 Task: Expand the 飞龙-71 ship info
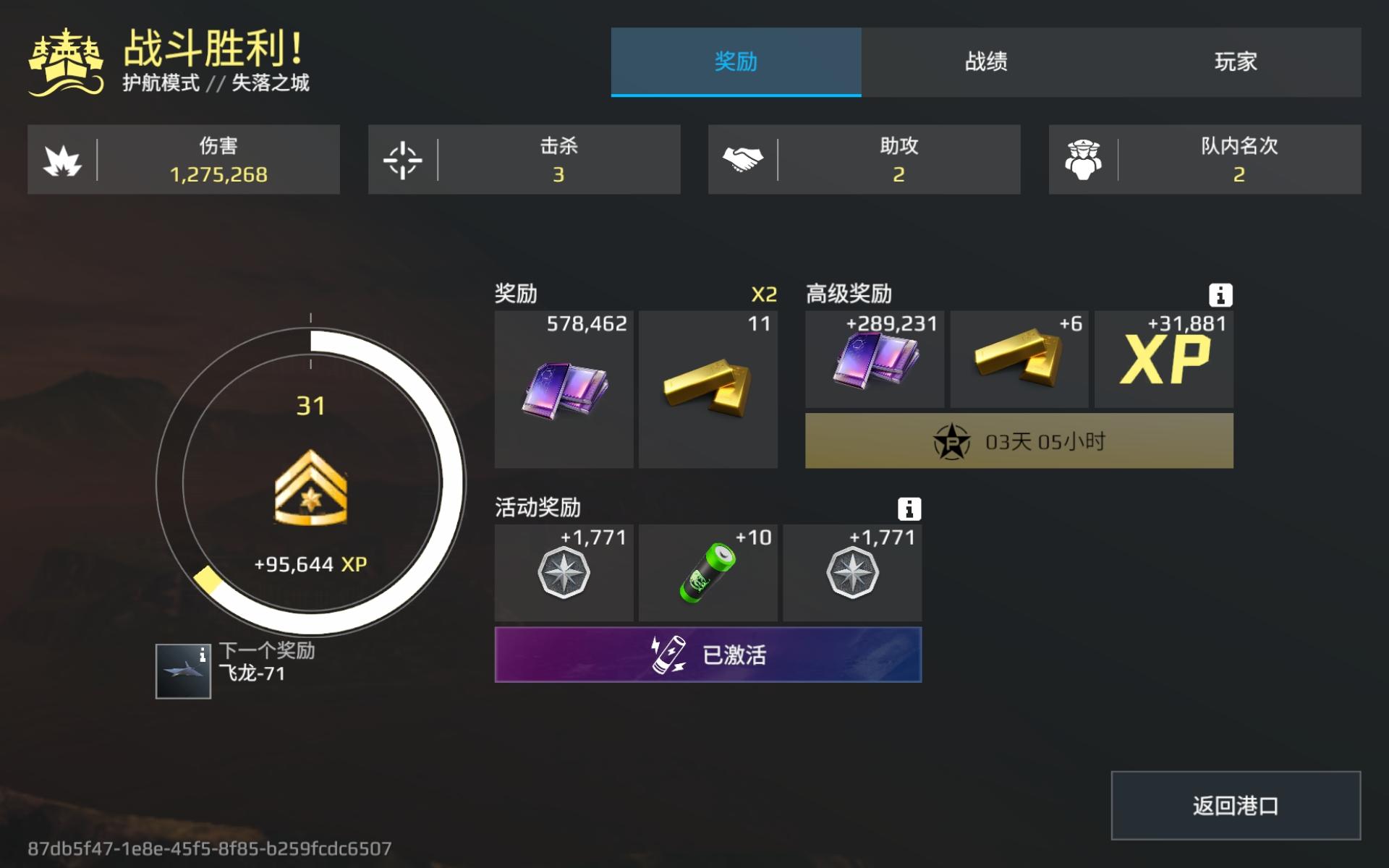pyautogui.click(x=183, y=672)
